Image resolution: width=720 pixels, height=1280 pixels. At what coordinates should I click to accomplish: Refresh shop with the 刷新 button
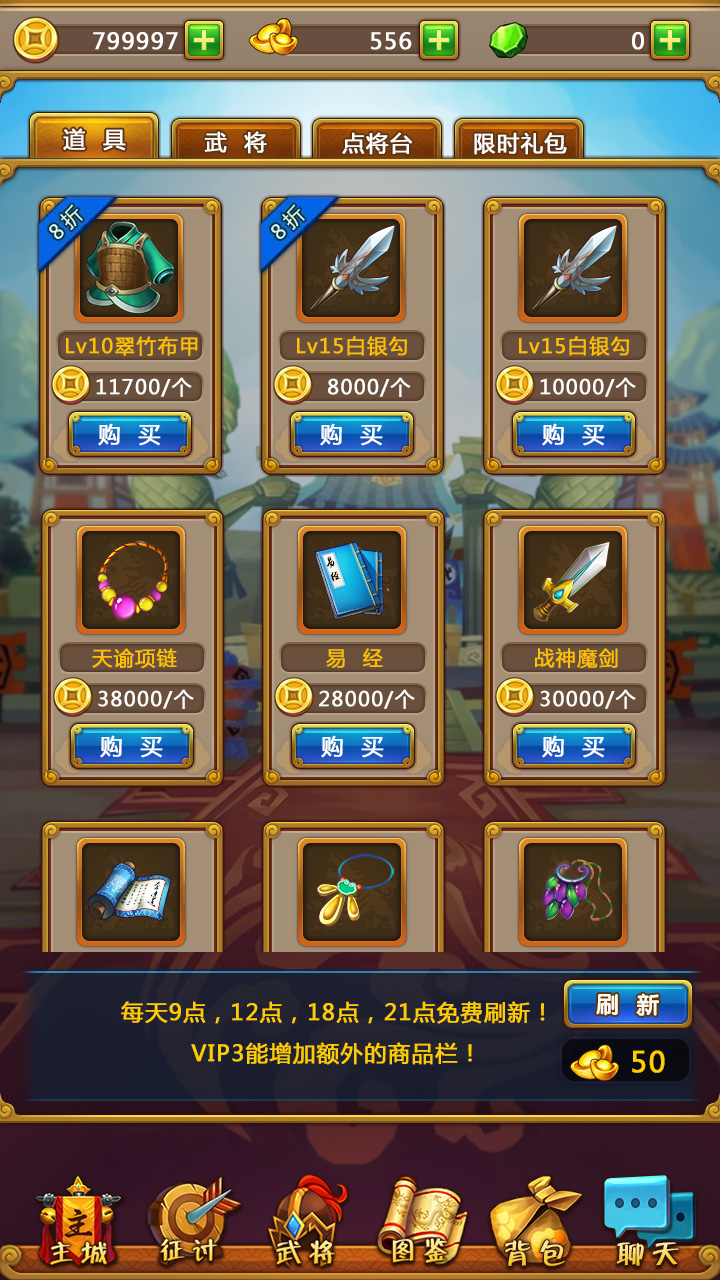(627, 1004)
